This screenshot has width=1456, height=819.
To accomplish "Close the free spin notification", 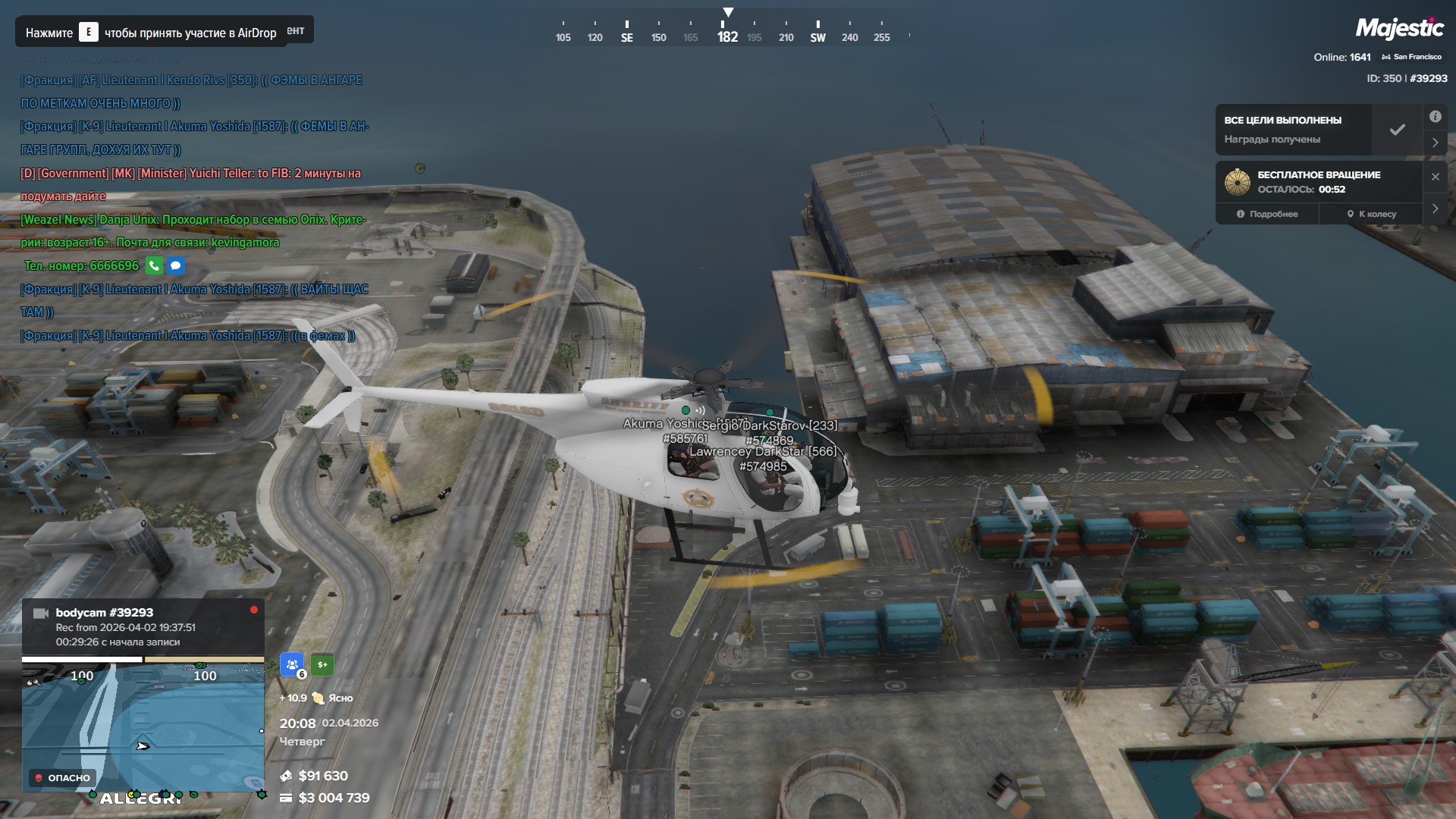I will coord(1435,177).
